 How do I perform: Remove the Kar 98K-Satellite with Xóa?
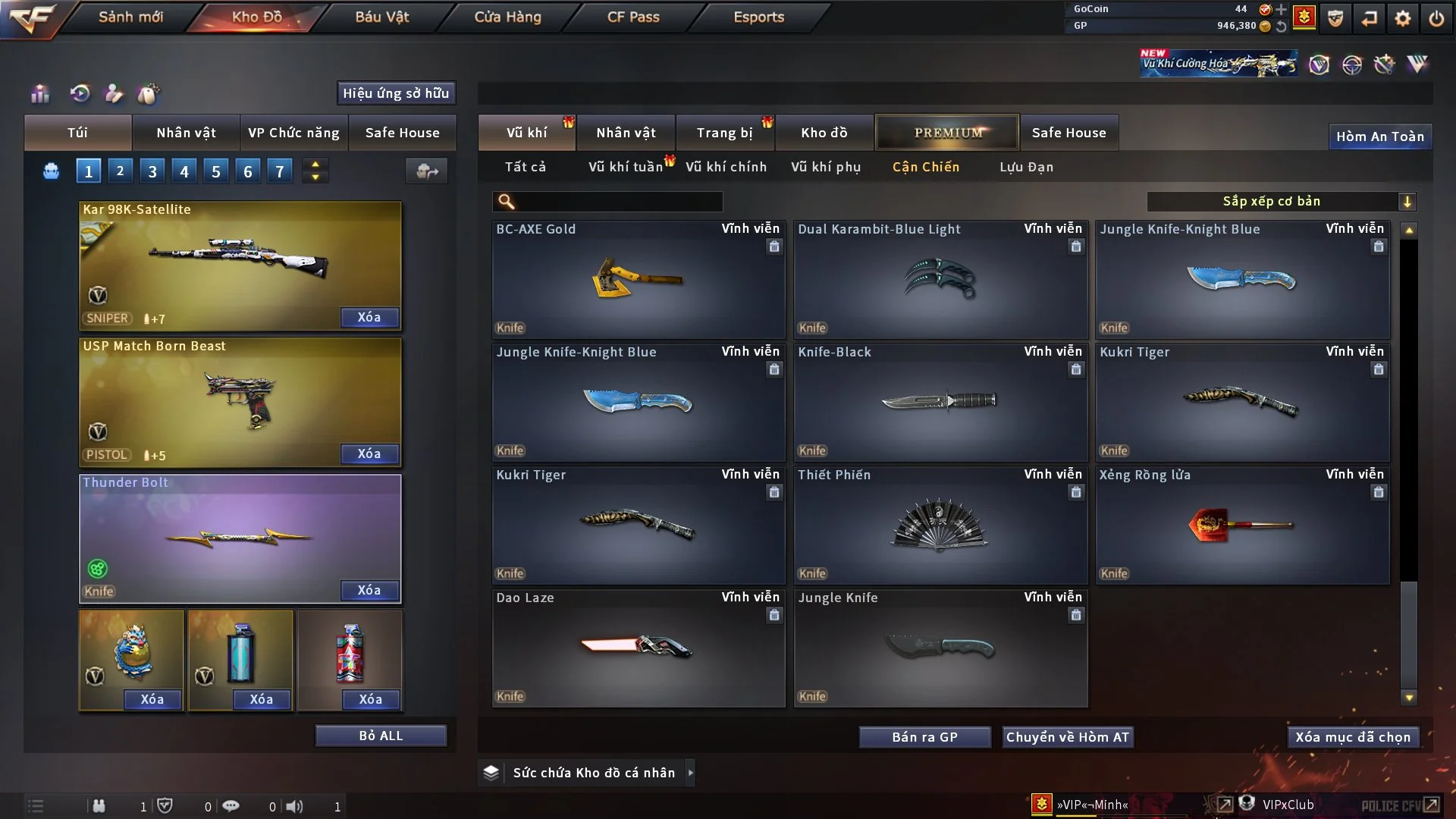(369, 317)
